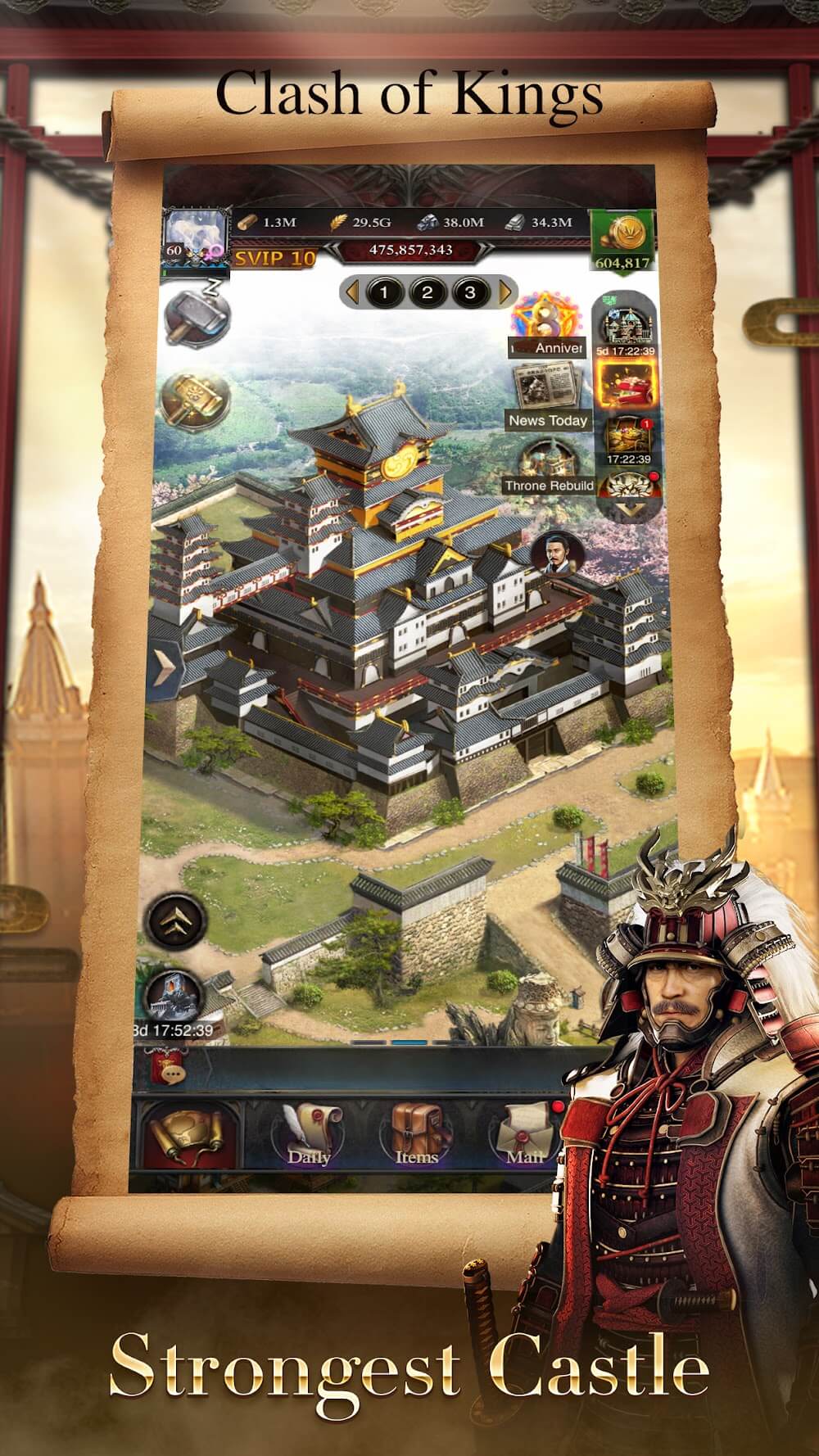Expand the event list down chevron
Screen dimensions: 819x1456
pyautogui.click(x=627, y=509)
